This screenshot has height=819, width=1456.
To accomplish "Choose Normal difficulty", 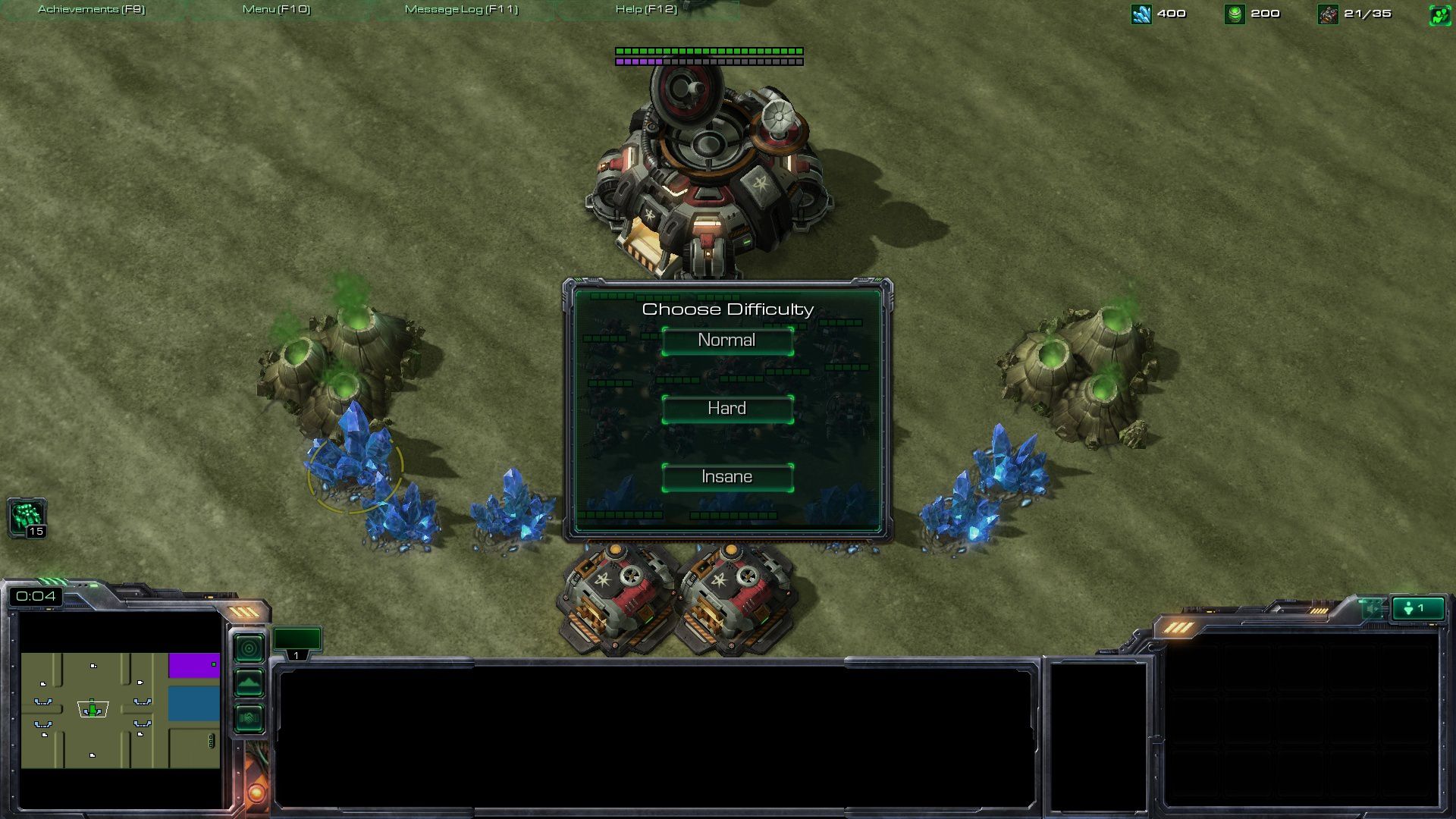I will tap(727, 340).
